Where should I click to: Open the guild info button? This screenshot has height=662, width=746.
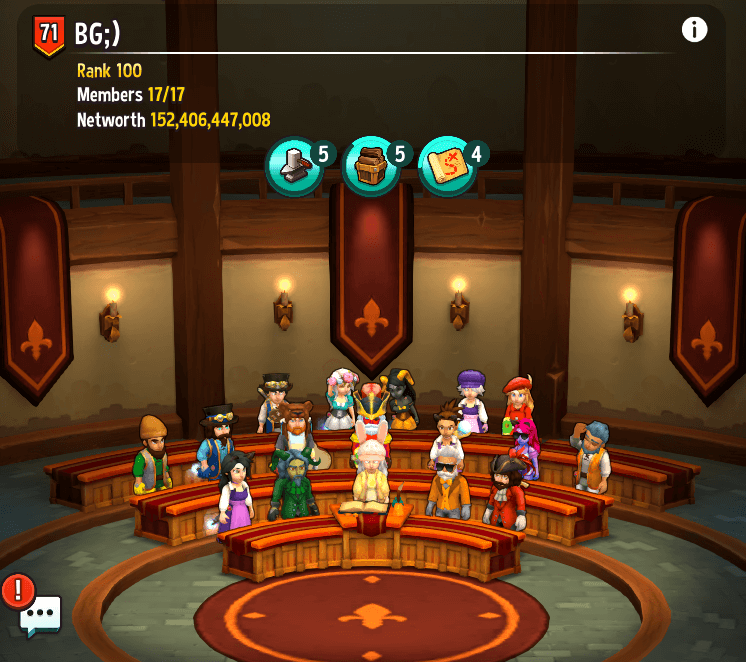(694, 30)
